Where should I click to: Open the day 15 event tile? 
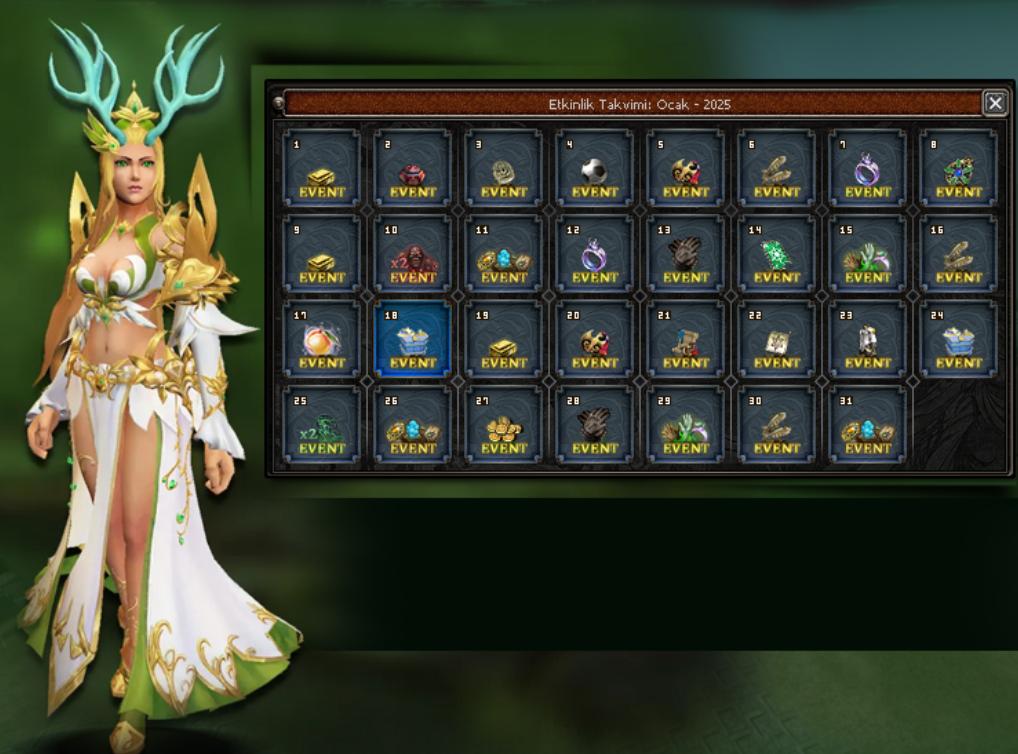(x=868, y=254)
